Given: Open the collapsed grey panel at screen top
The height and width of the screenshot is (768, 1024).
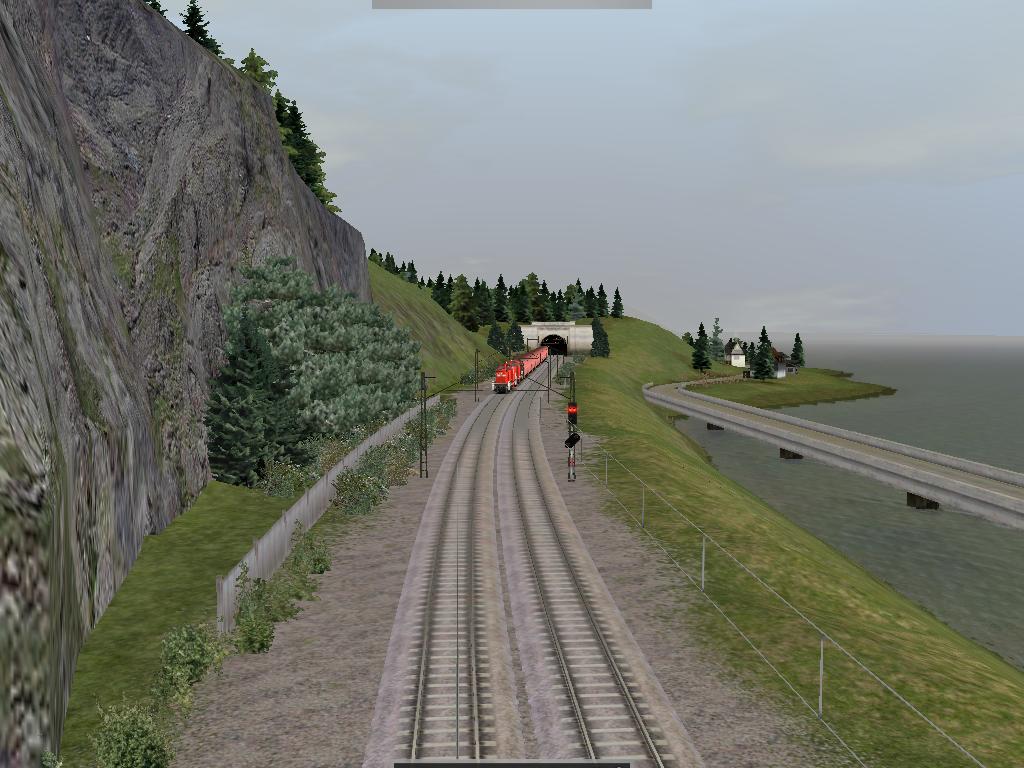Looking at the screenshot, I should [511, 4].
